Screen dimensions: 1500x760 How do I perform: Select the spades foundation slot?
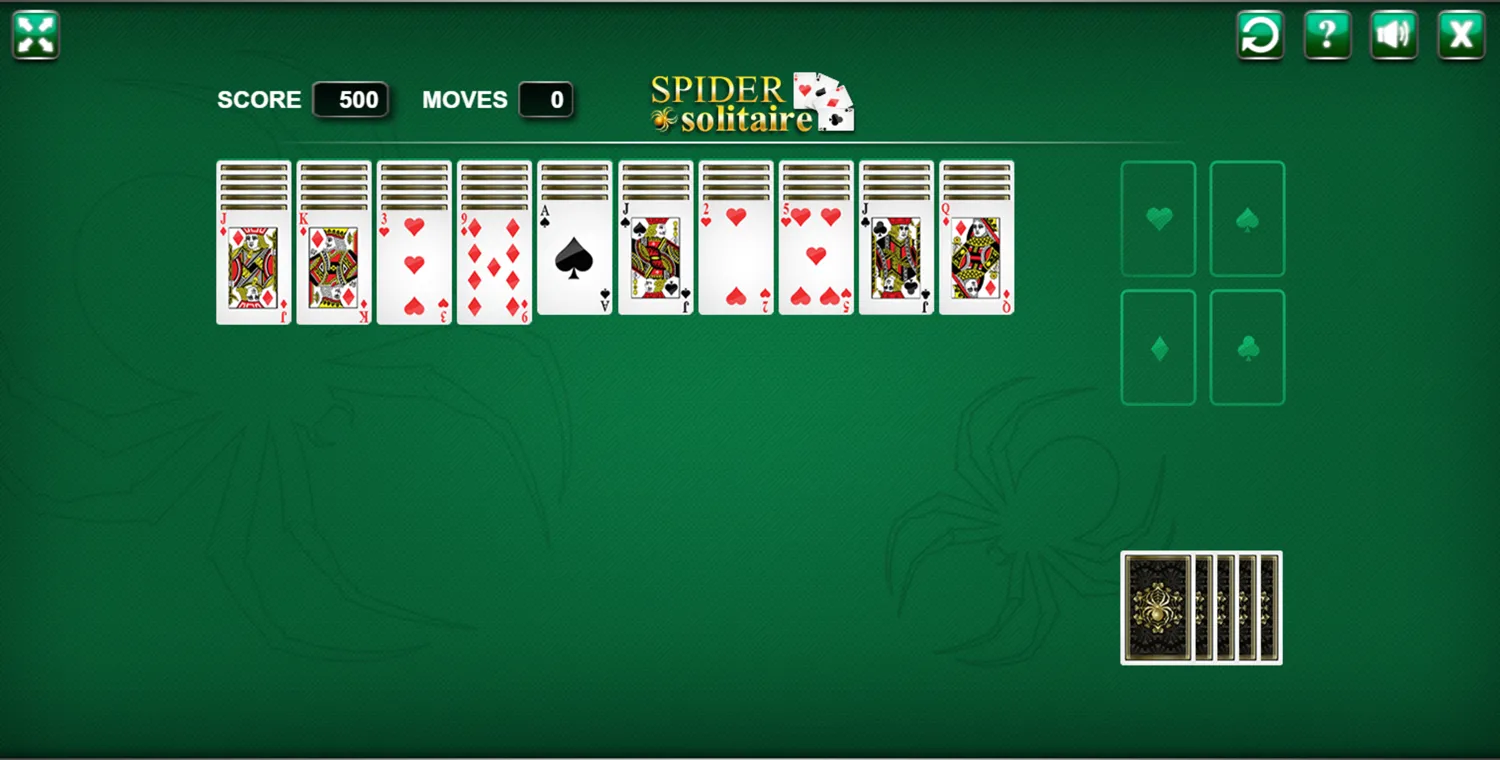(1246, 218)
